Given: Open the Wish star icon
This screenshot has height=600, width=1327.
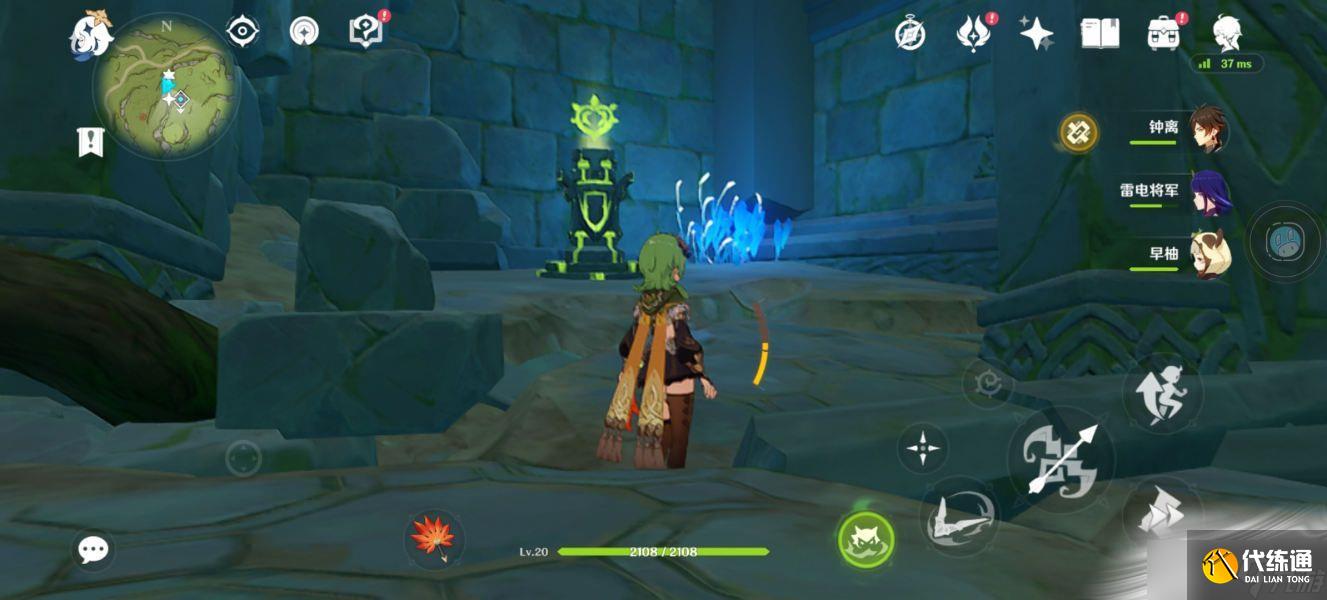Looking at the screenshot, I should (1036, 34).
